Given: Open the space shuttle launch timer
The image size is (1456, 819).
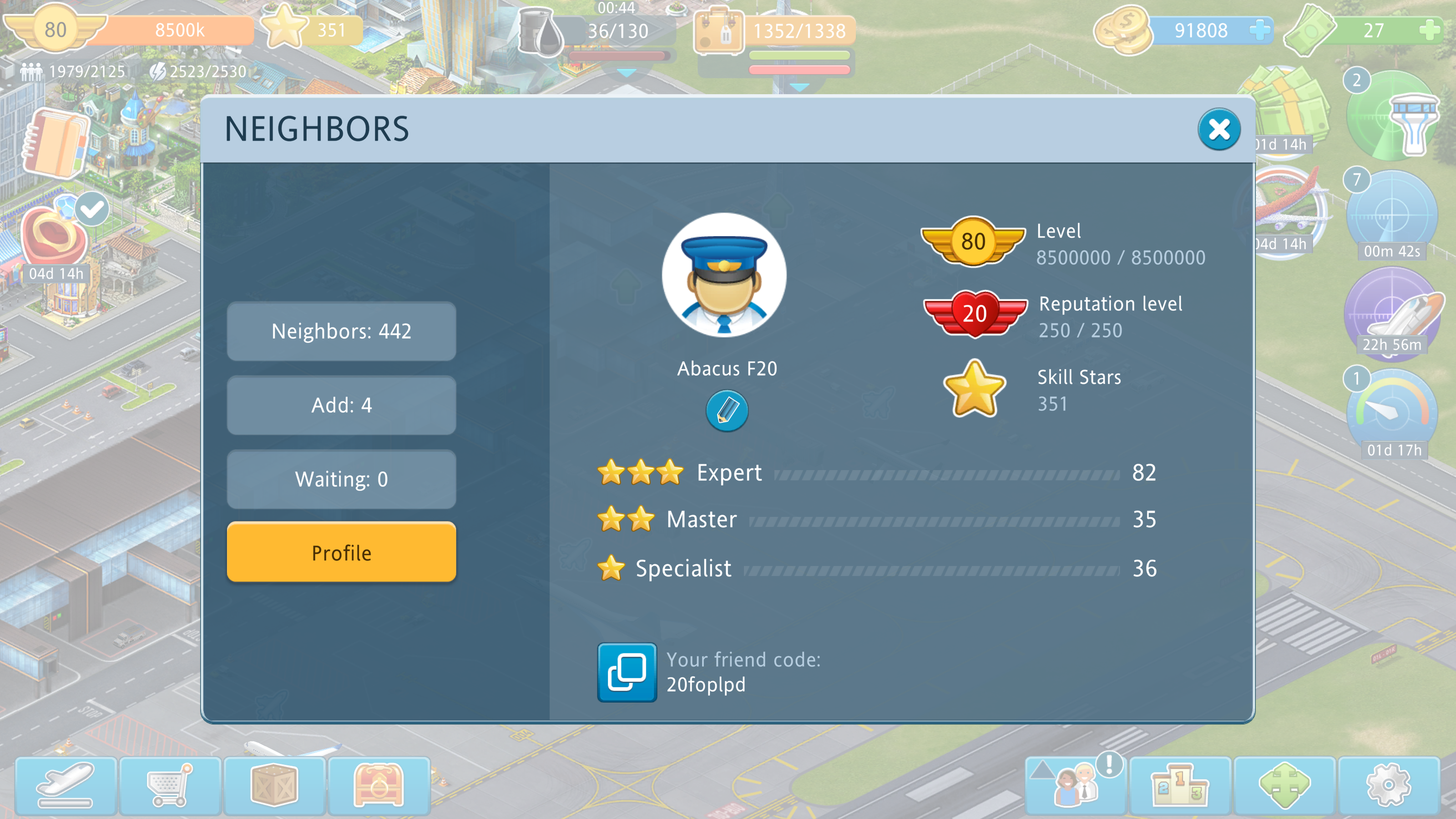Looking at the screenshot, I should (1392, 313).
